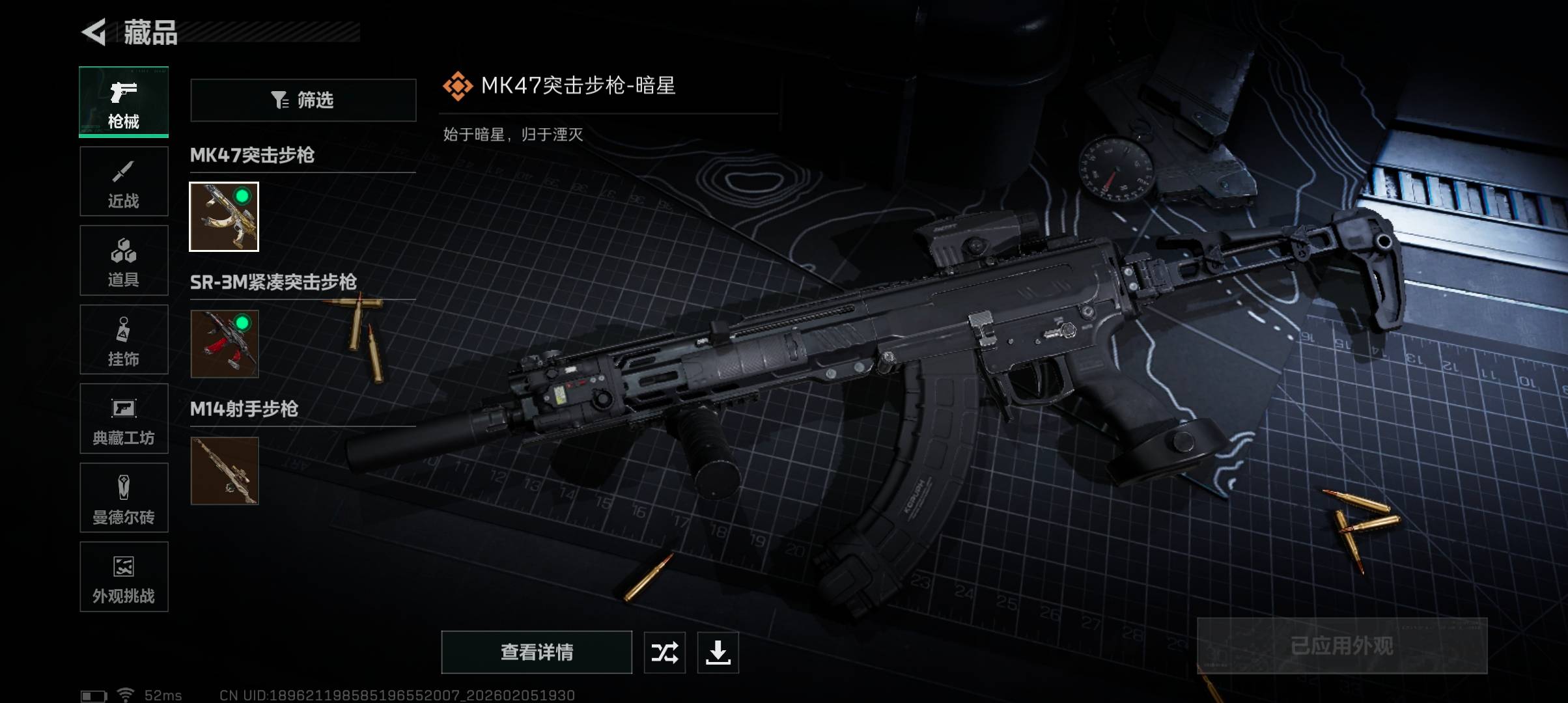
Task: Switch to the 曼德尔砖 tab
Action: (x=124, y=498)
